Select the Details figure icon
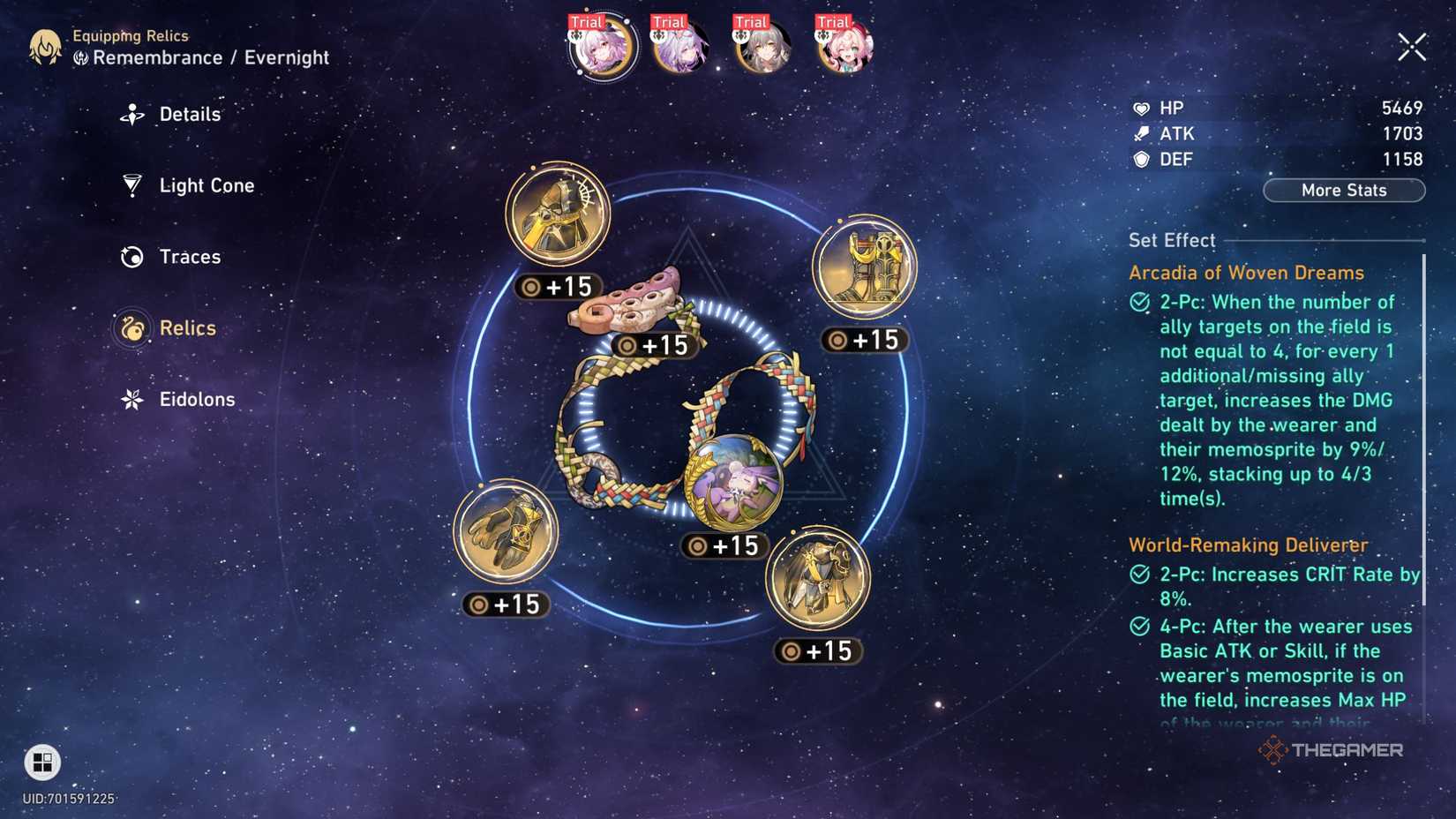This screenshot has height=819, width=1456. point(131,113)
